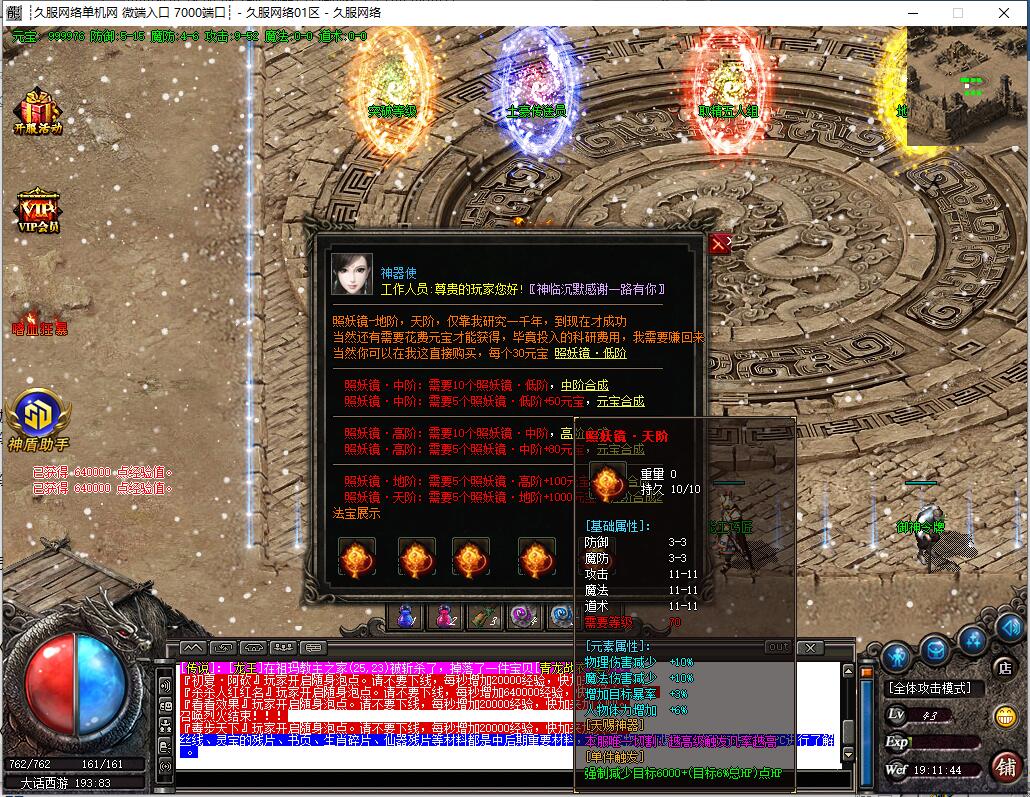Open the 店 shop button

[x=1004, y=667]
